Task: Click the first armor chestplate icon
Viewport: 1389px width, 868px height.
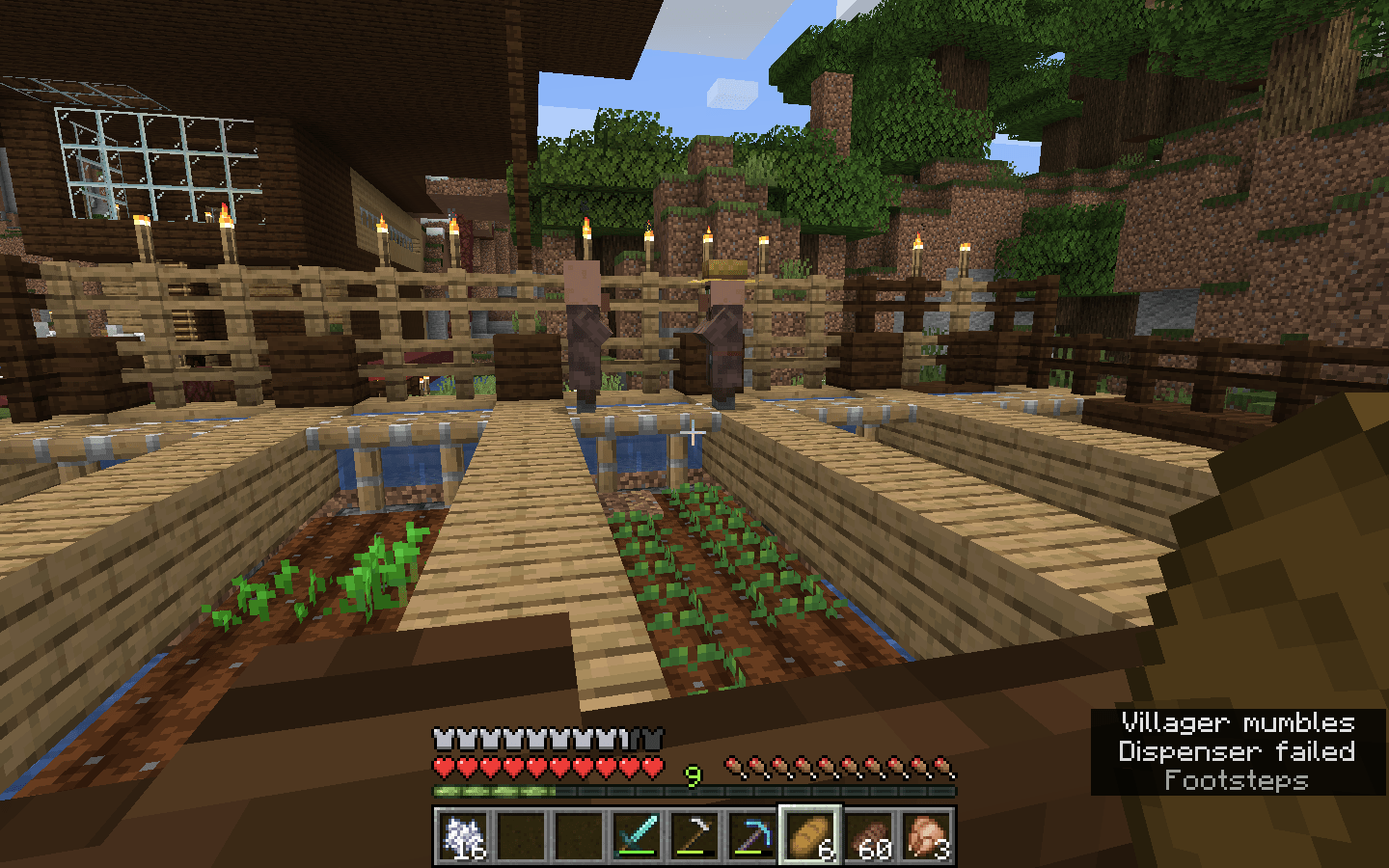Action: pos(444,738)
